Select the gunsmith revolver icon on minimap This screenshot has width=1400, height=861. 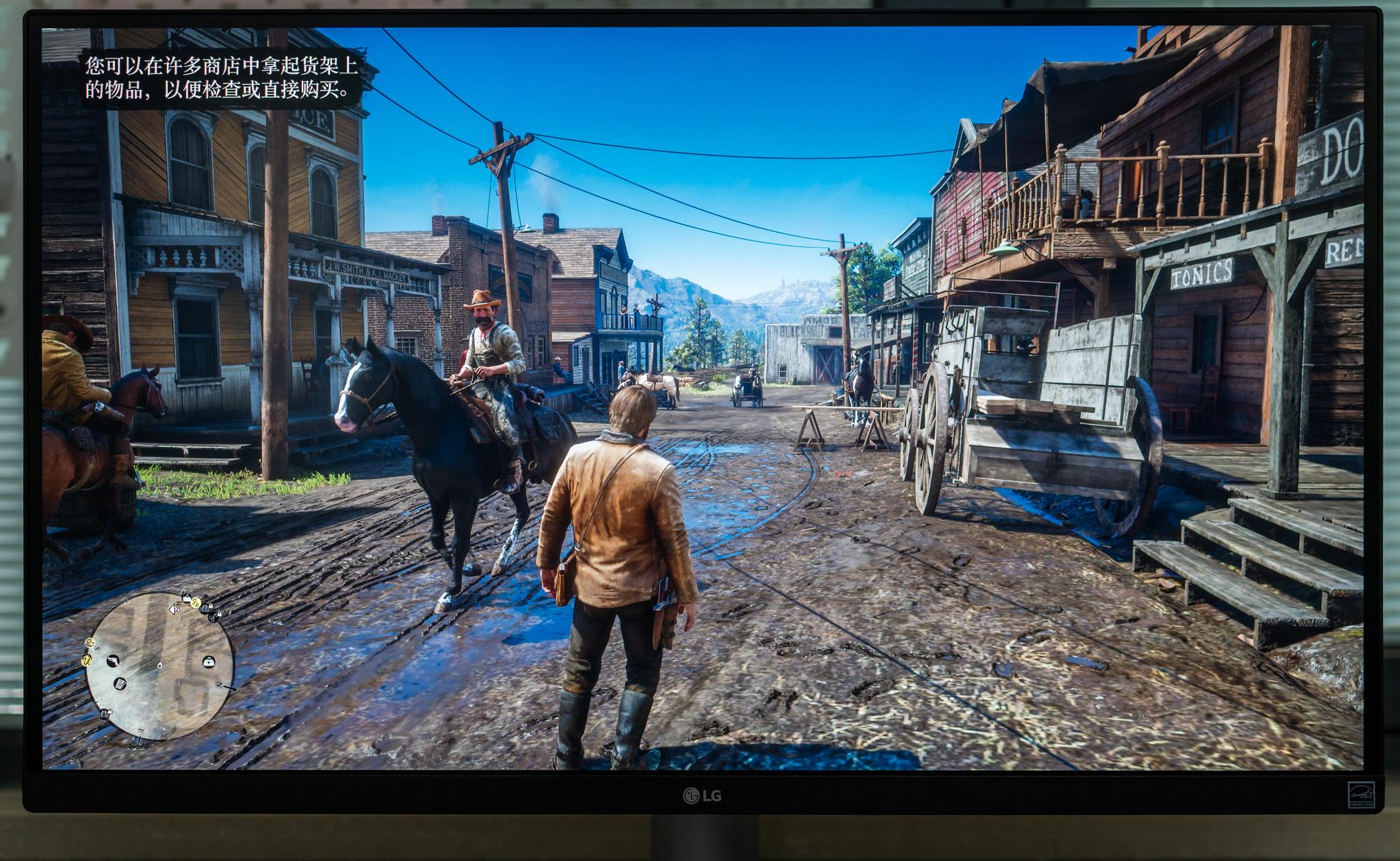tap(113, 661)
